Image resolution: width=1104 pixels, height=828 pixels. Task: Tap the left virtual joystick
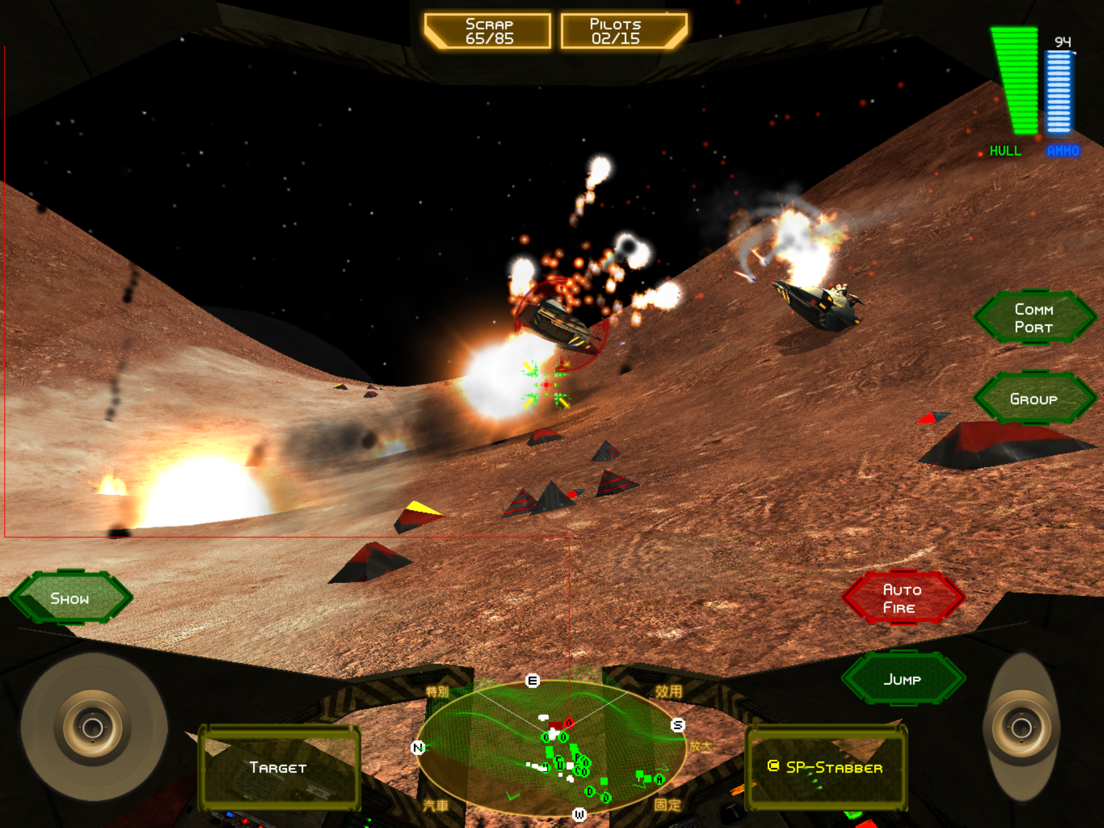(x=93, y=728)
